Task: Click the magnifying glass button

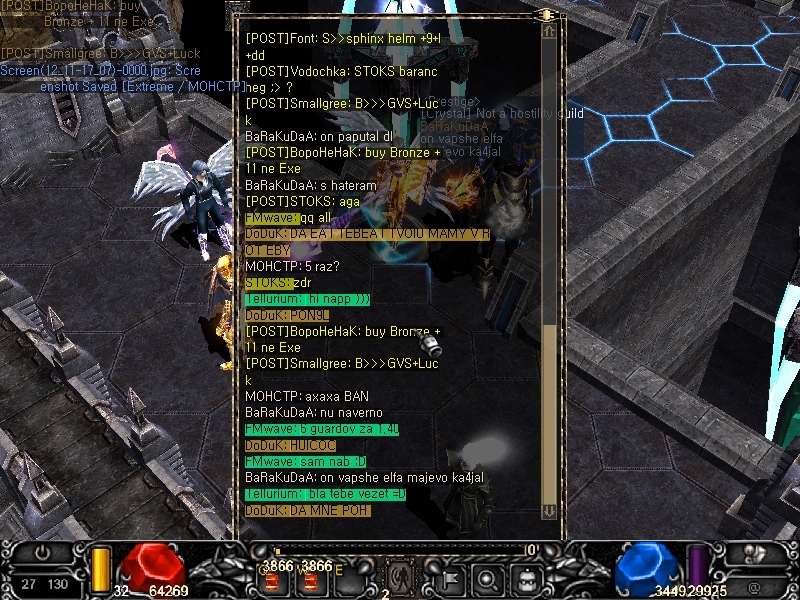Action: (488, 577)
